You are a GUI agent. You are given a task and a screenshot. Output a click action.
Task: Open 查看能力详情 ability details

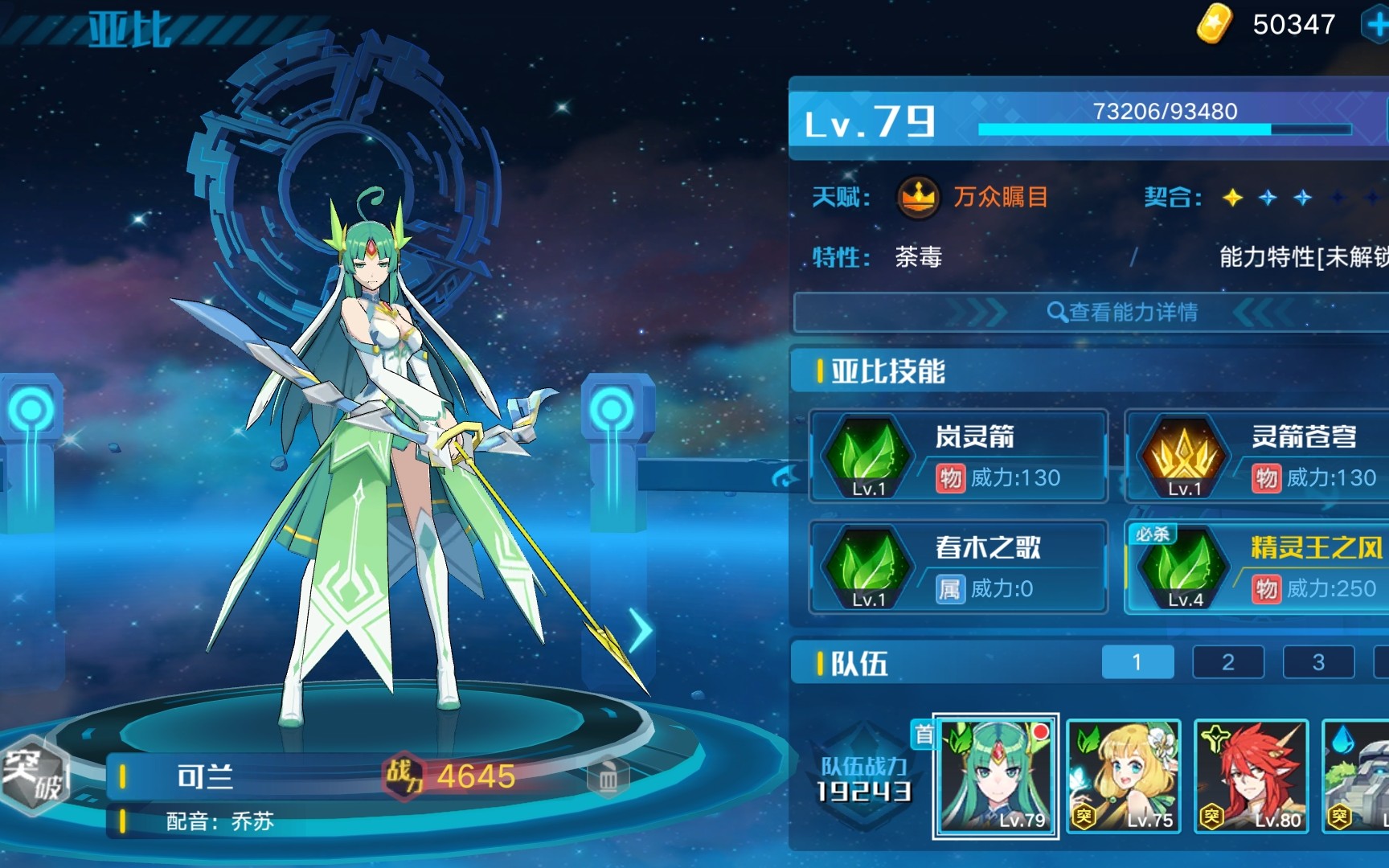[1122, 312]
